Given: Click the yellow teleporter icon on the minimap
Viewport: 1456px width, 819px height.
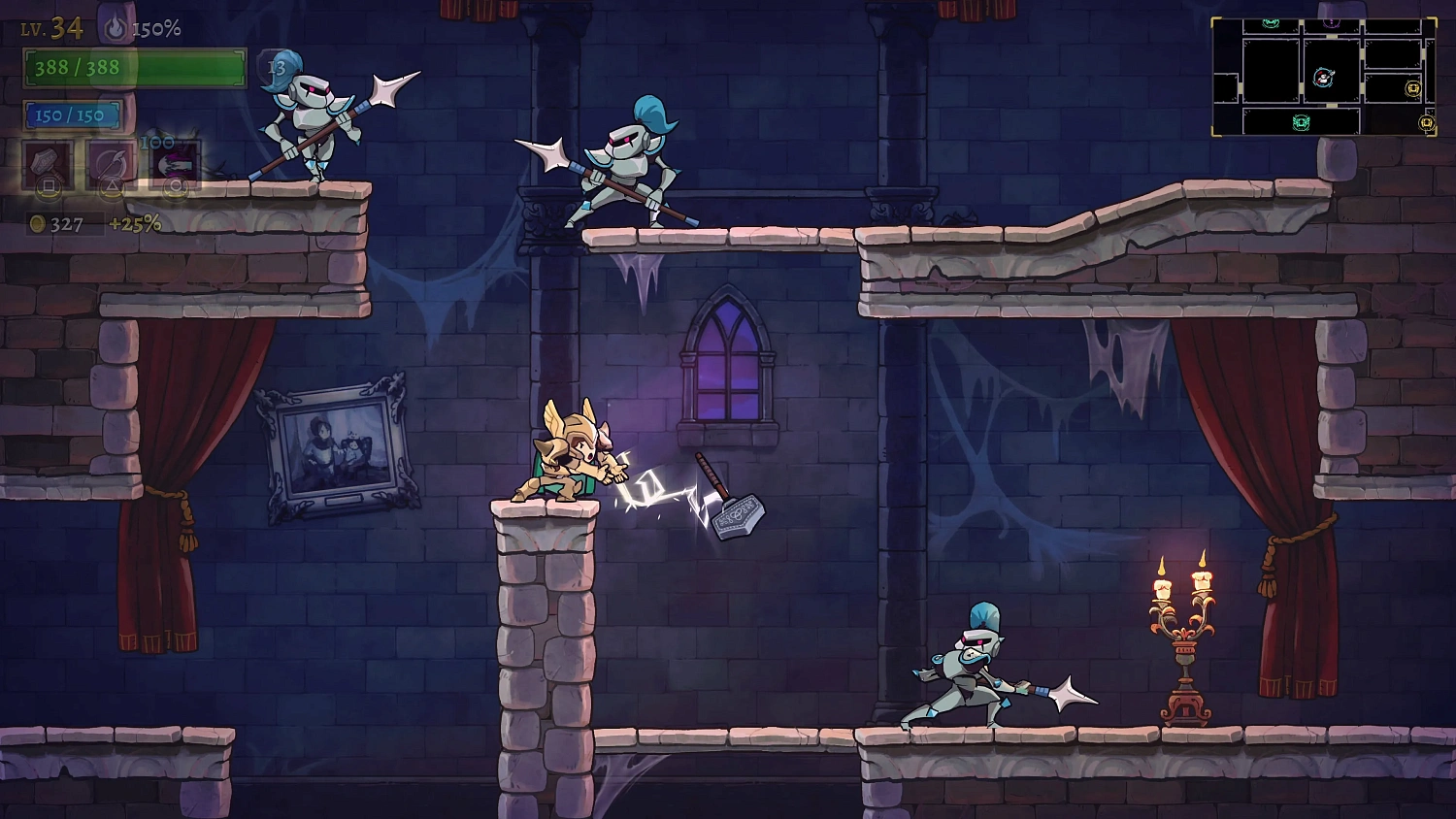Looking at the screenshot, I should point(1414,88).
